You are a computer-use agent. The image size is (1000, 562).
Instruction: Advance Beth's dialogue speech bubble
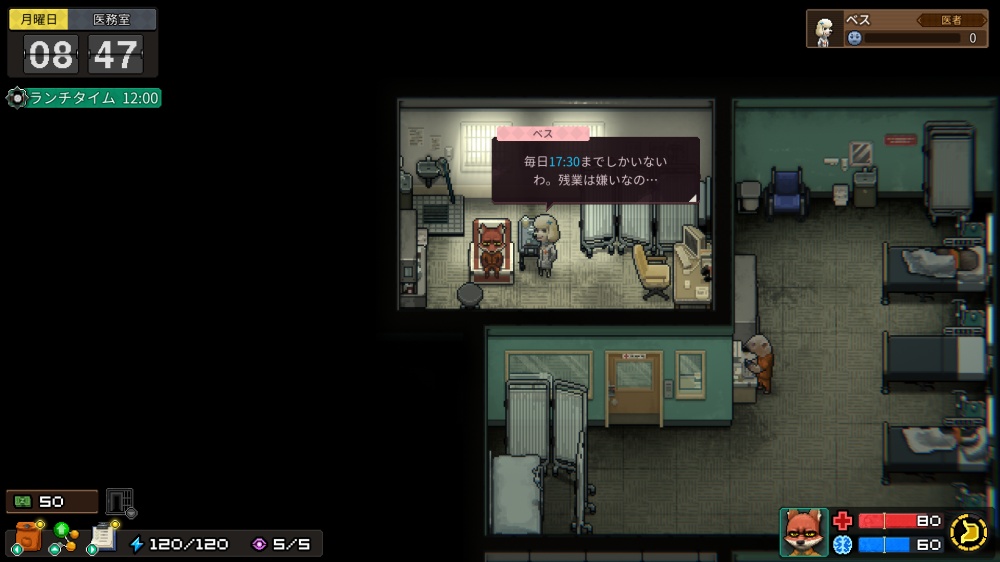595,170
